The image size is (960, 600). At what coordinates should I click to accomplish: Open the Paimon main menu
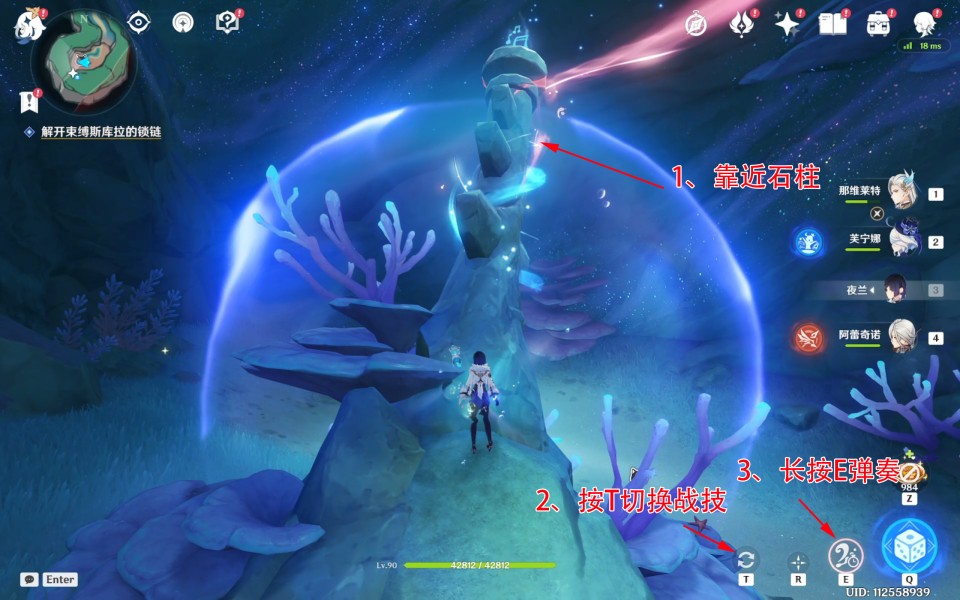24,24
